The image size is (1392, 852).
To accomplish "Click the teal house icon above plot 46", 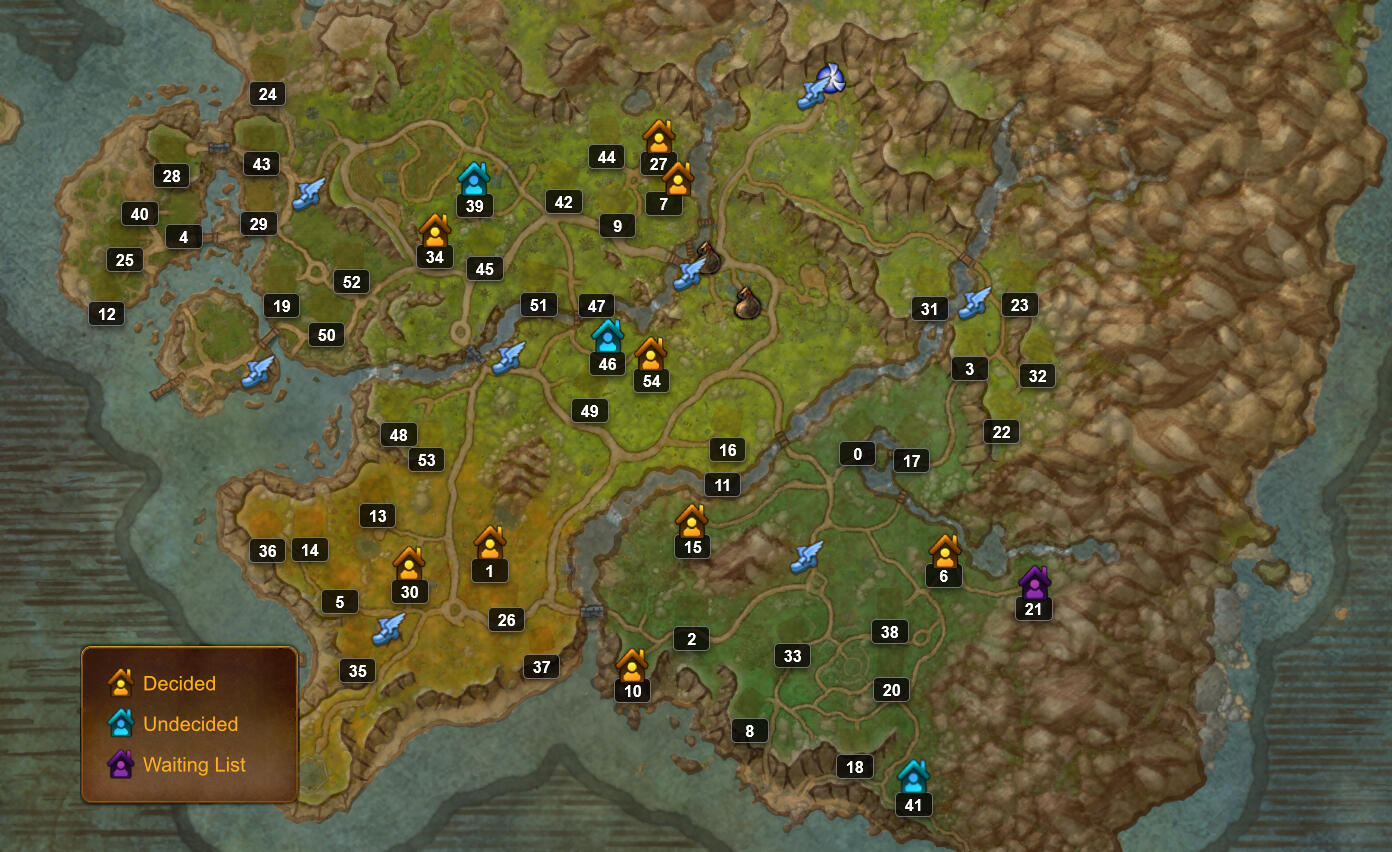I will 606,337.
